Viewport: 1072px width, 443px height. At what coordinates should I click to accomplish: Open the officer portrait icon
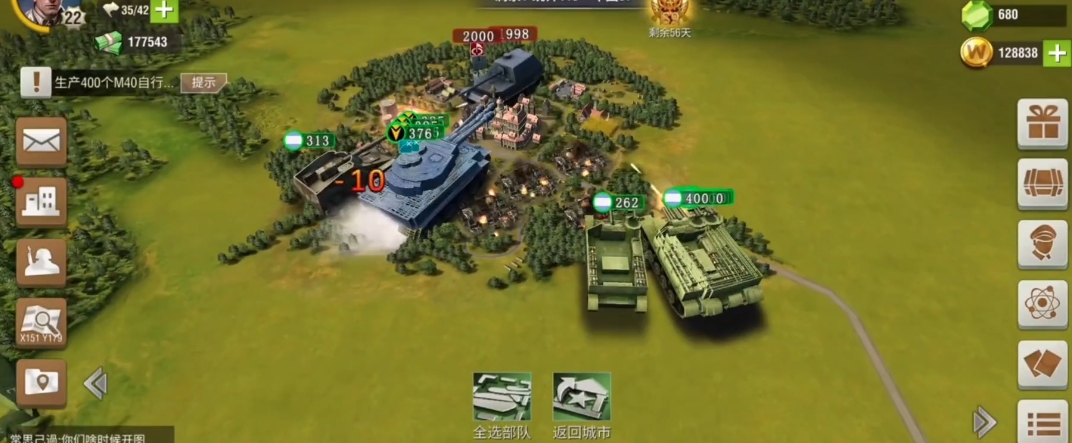coord(1042,243)
